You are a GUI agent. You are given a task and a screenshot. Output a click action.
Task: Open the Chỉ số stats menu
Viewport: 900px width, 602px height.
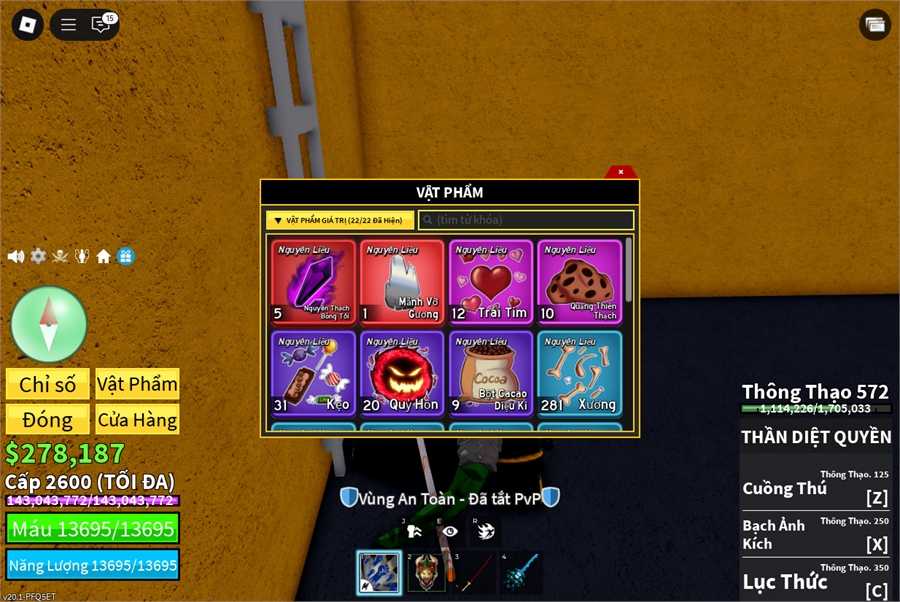coord(48,384)
